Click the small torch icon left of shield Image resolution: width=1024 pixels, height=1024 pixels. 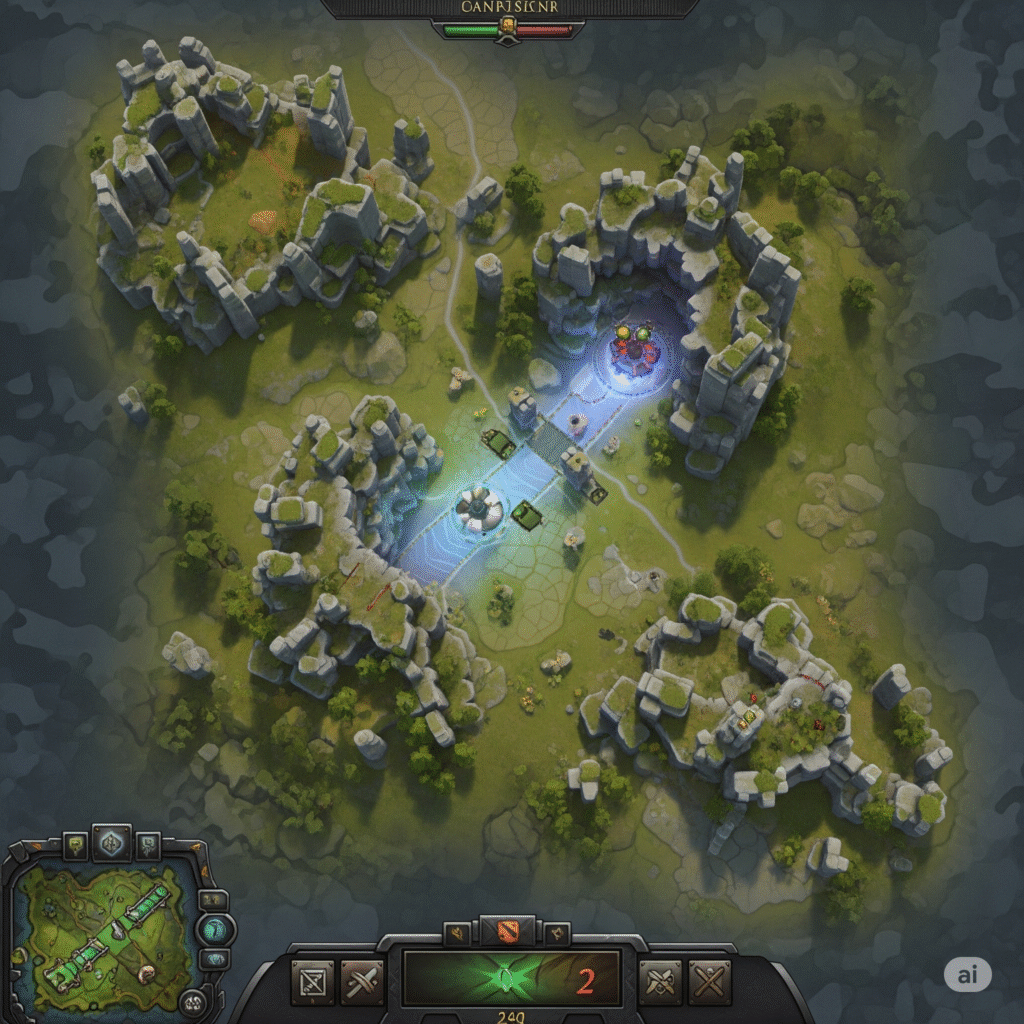click(459, 934)
